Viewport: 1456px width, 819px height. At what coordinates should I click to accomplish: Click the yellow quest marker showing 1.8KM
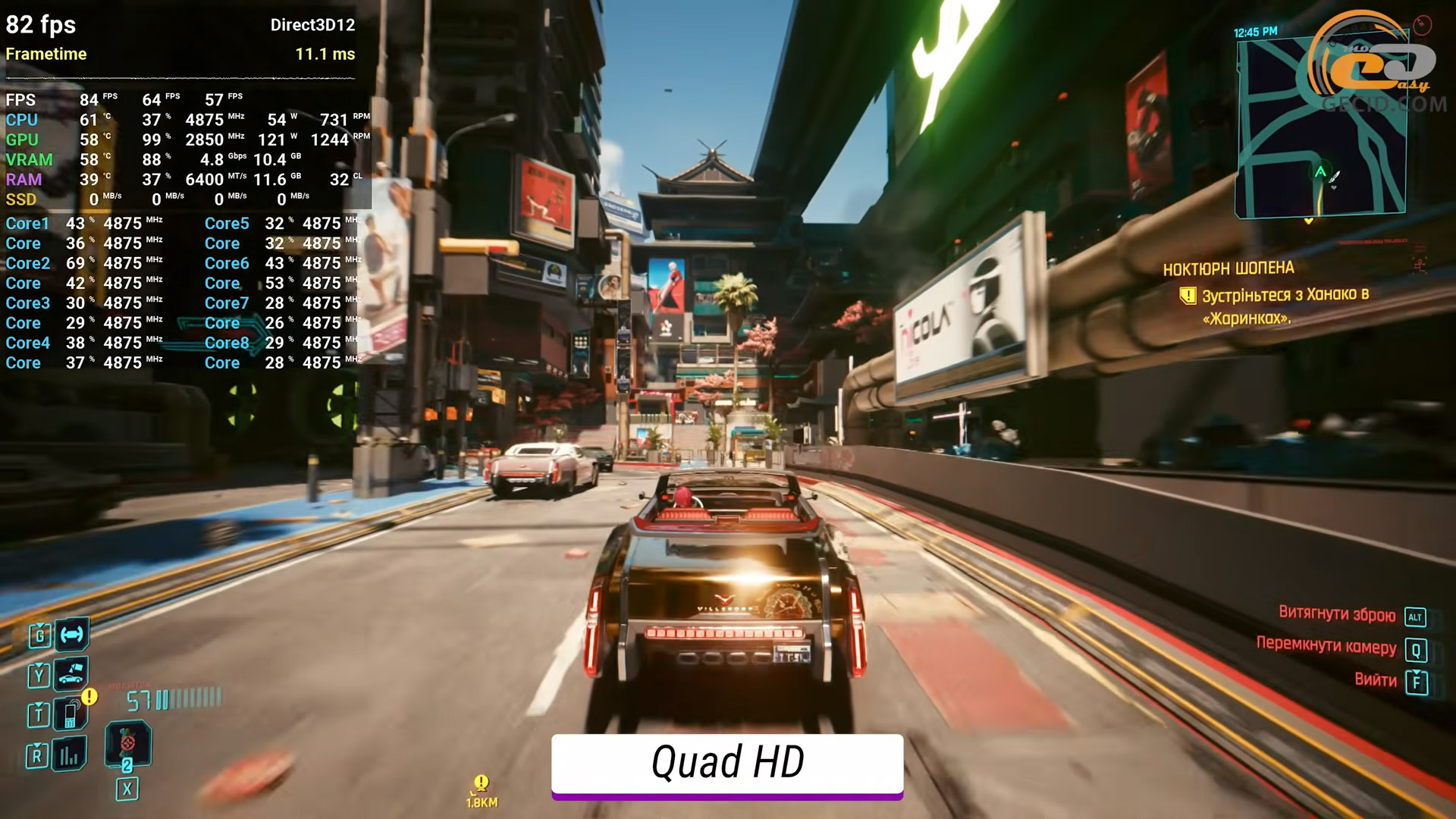pos(482,783)
